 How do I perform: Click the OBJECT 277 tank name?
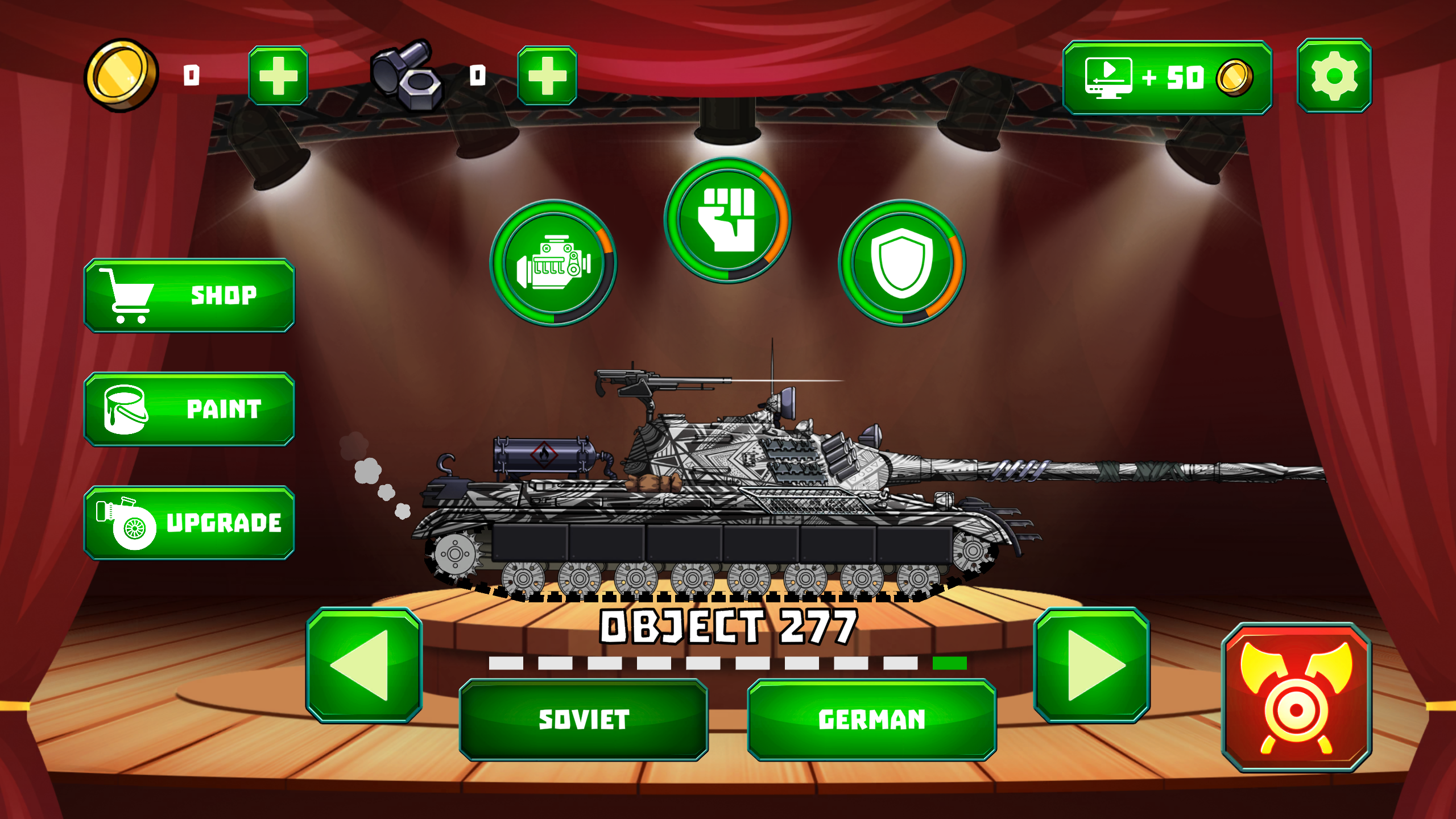[728, 626]
